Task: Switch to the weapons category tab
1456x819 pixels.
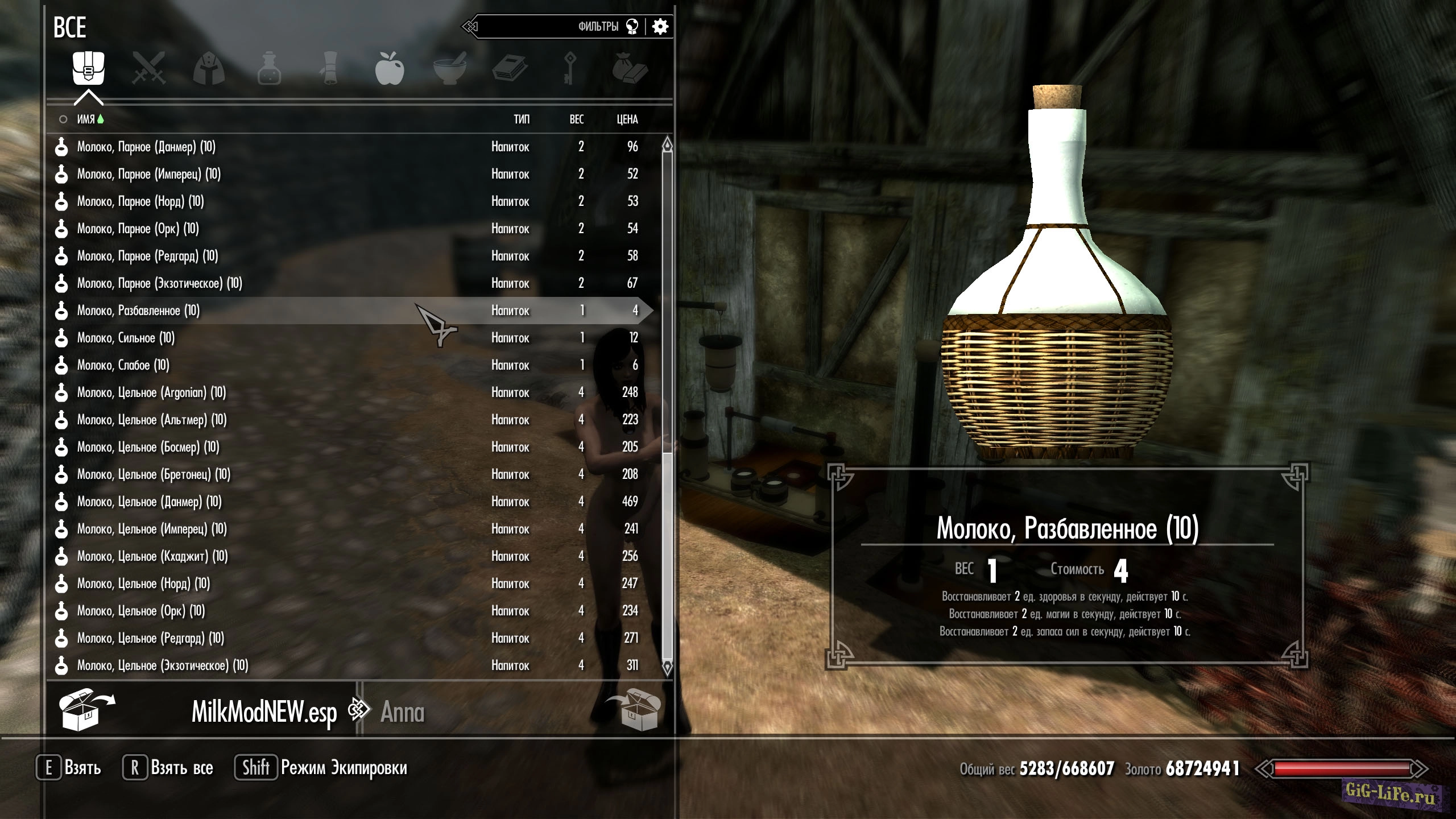Action: tap(148, 68)
